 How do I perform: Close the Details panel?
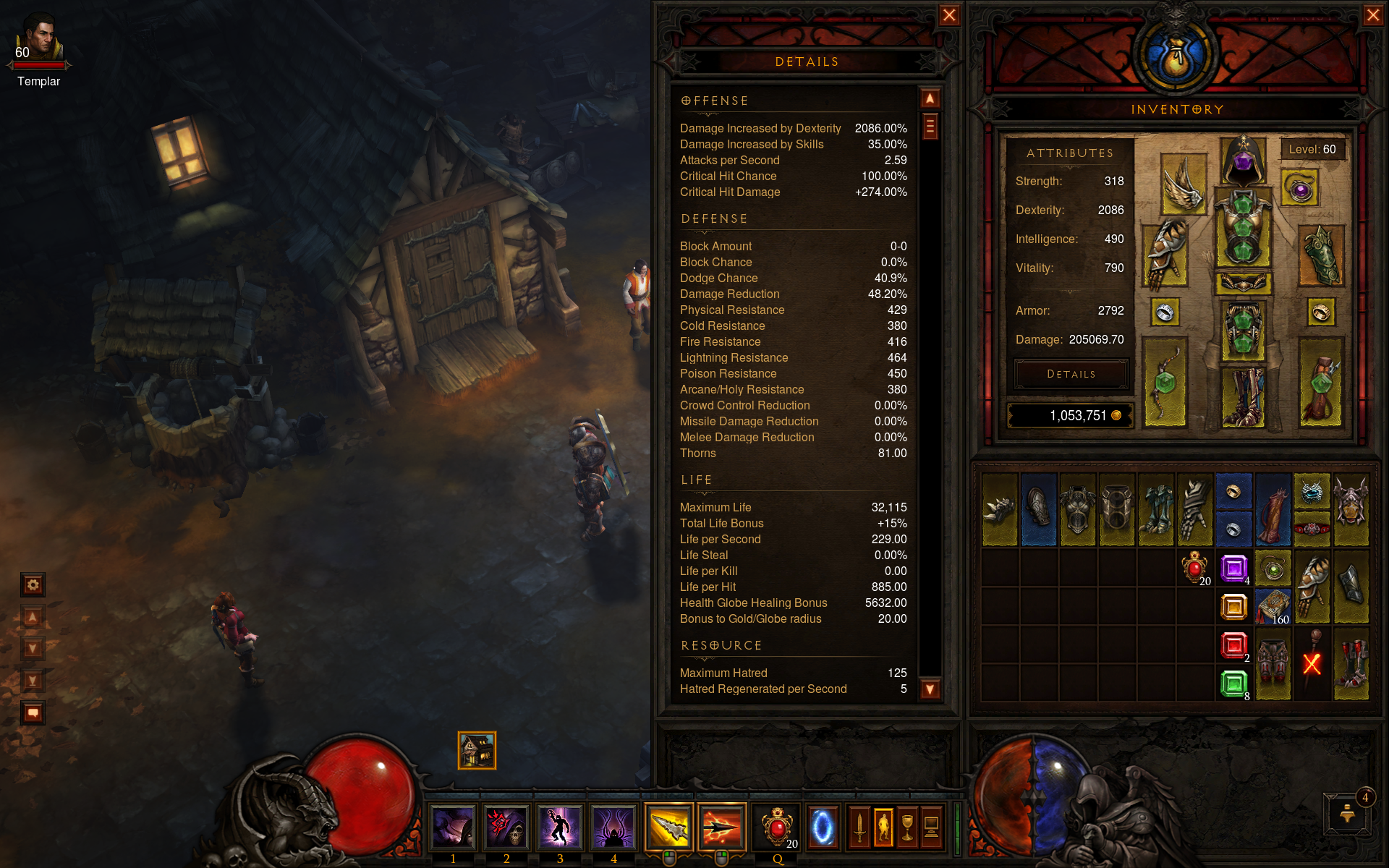click(x=949, y=15)
